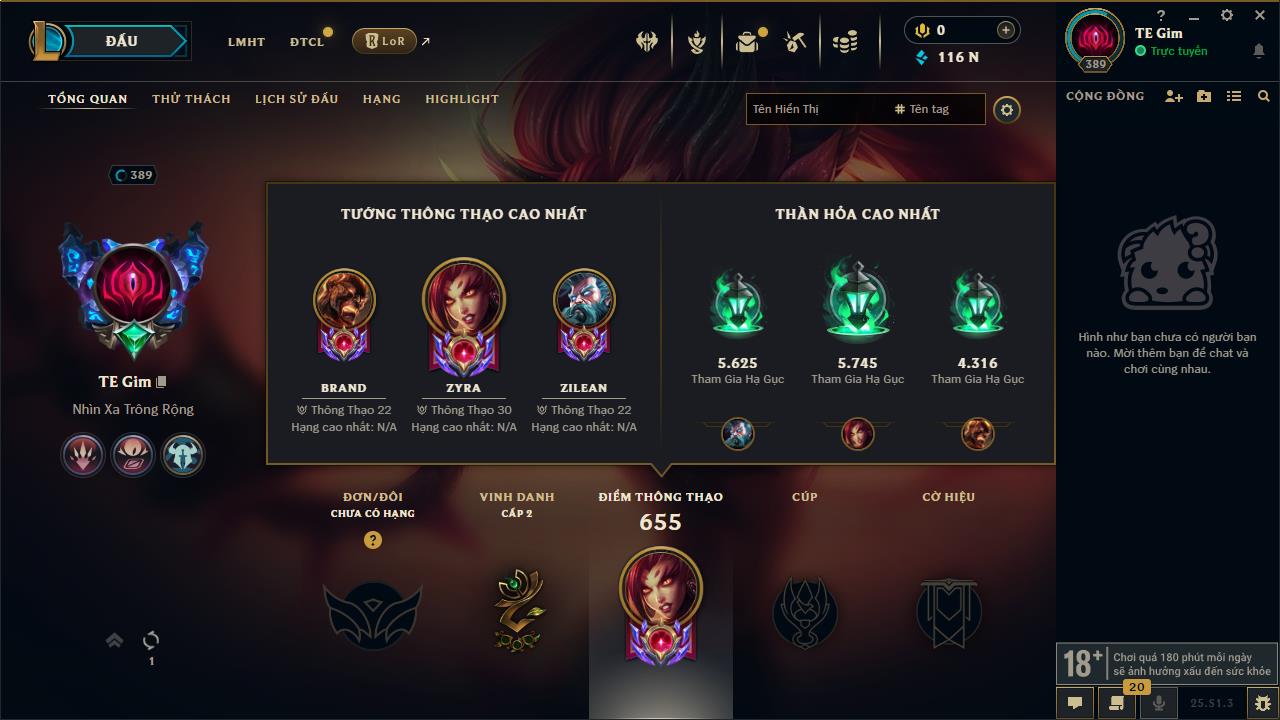Switch to the ĐTCL game mode
Screen dimensions: 1280x720
(x=307, y=42)
